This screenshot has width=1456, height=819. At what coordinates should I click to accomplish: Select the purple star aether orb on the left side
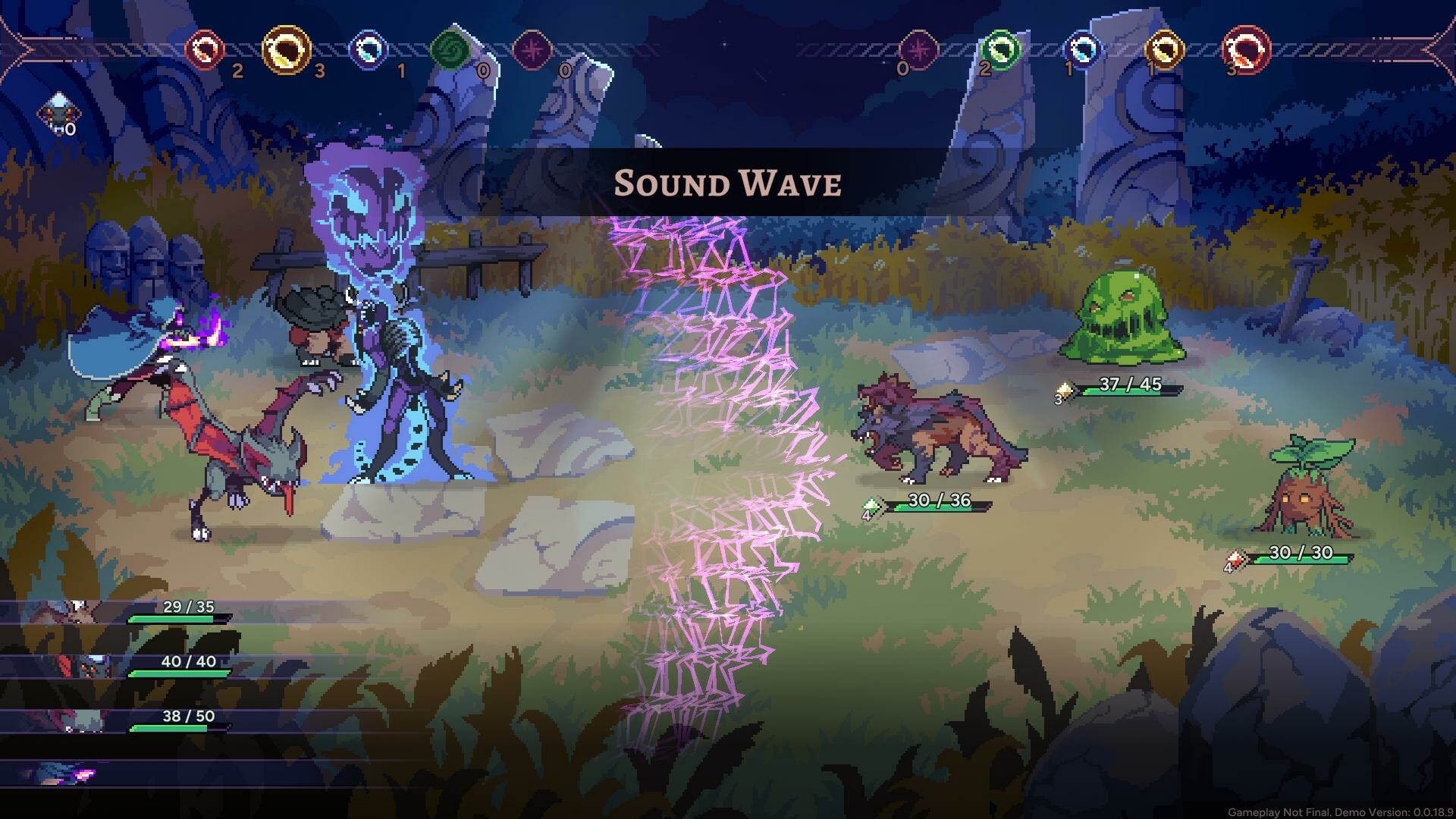coord(535,52)
